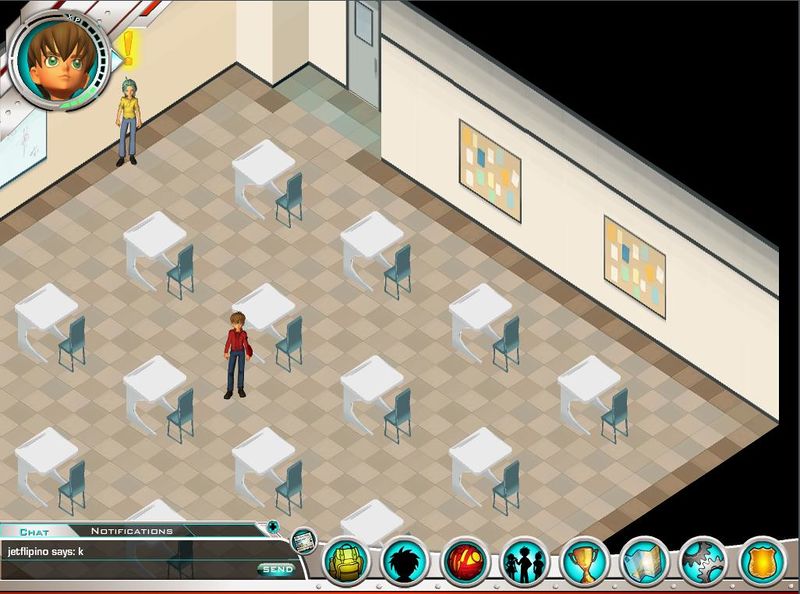
Task: Expand the chat panel with the plus button
Action: coord(272,526)
